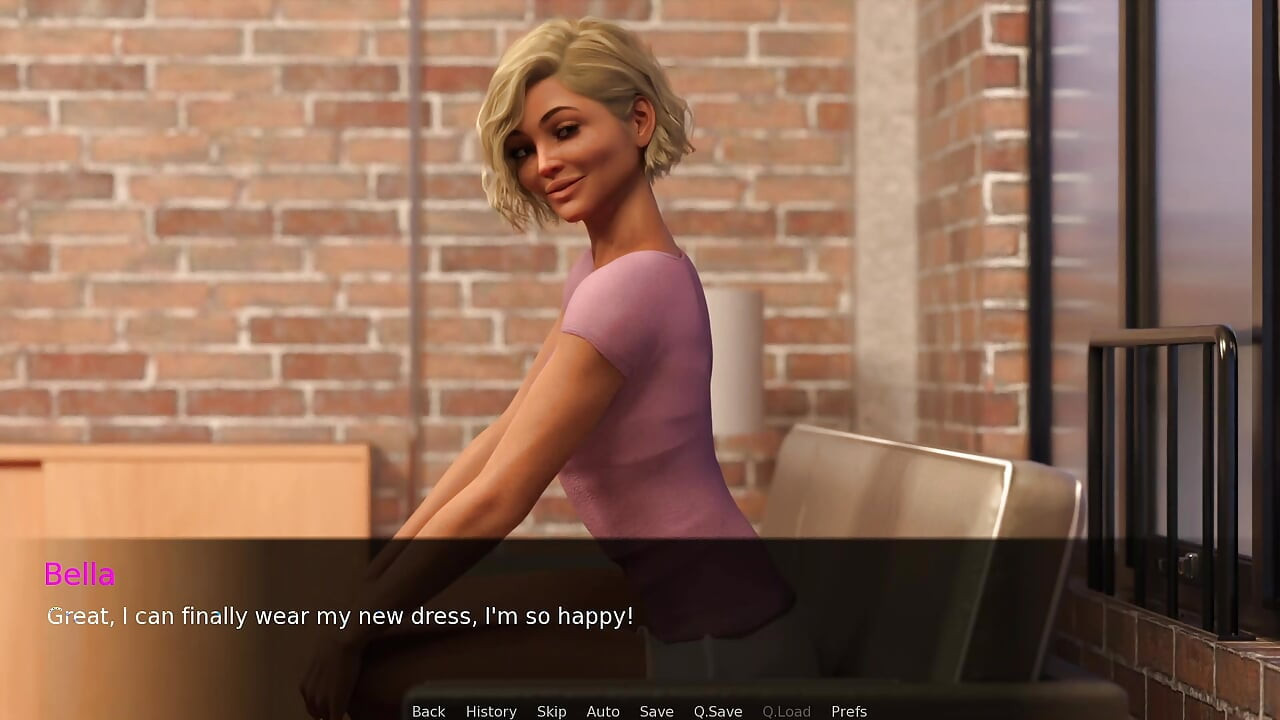The image size is (1280, 720).
Task: Click the quick menu bar at the bottom
Action: tap(640, 711)
